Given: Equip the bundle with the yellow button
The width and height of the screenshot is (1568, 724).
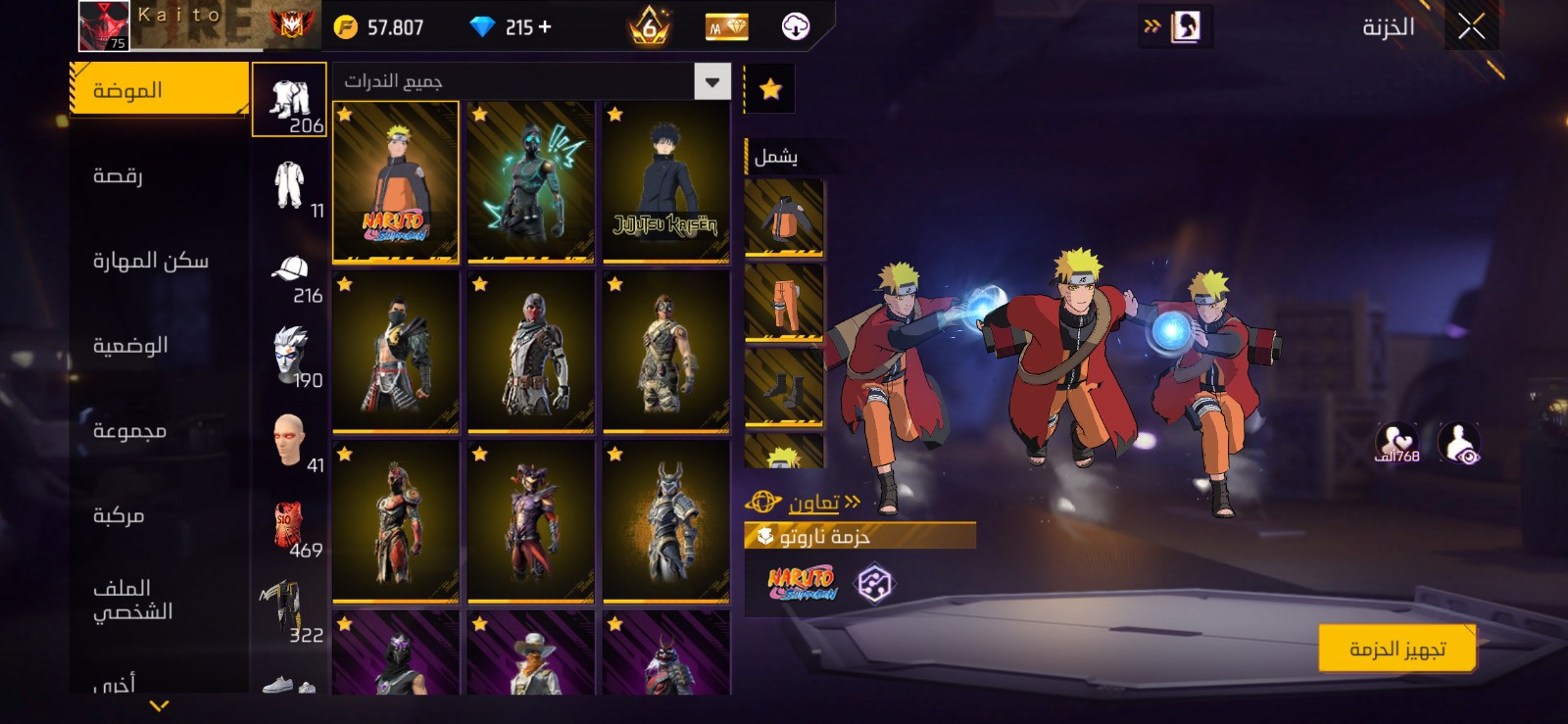Looking at the screenshot, I should 1396,649.
